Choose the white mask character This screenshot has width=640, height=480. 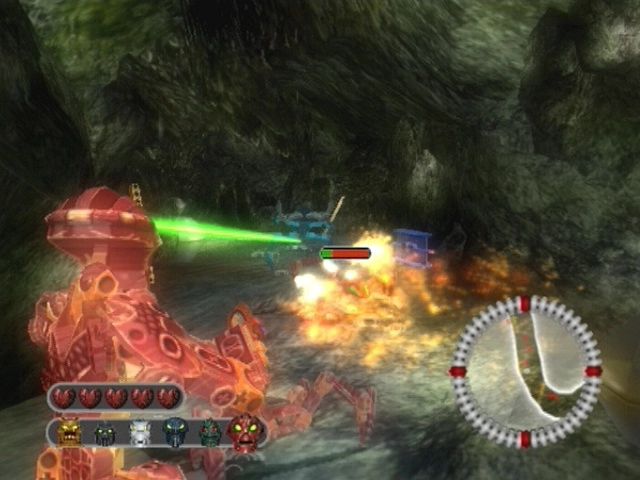coord(140,433)
